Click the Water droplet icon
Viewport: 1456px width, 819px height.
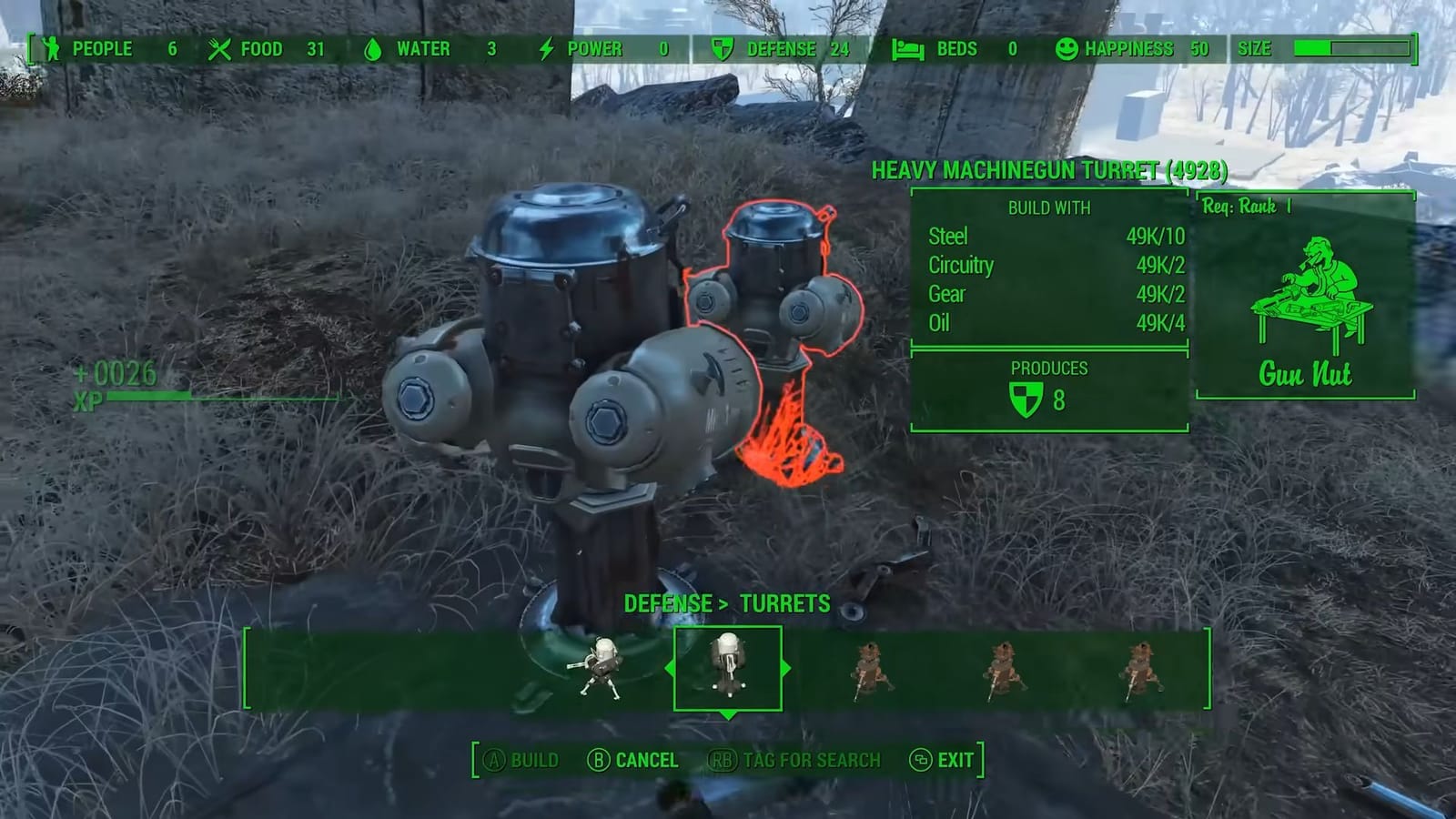click(x=372, y=49)
